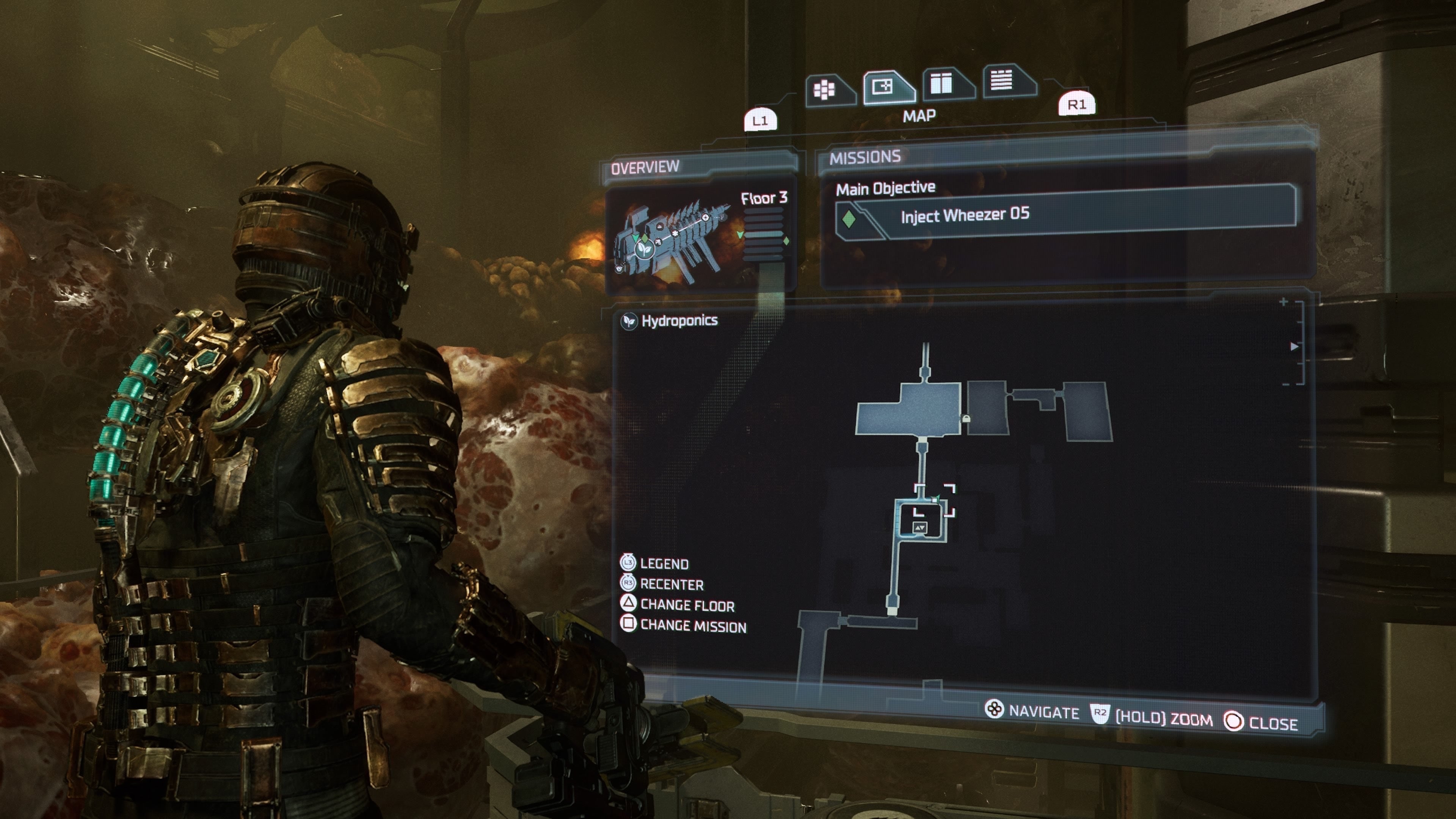Open the text-lines list tab
The image size is (1456, 819).
pos(1003,81)
